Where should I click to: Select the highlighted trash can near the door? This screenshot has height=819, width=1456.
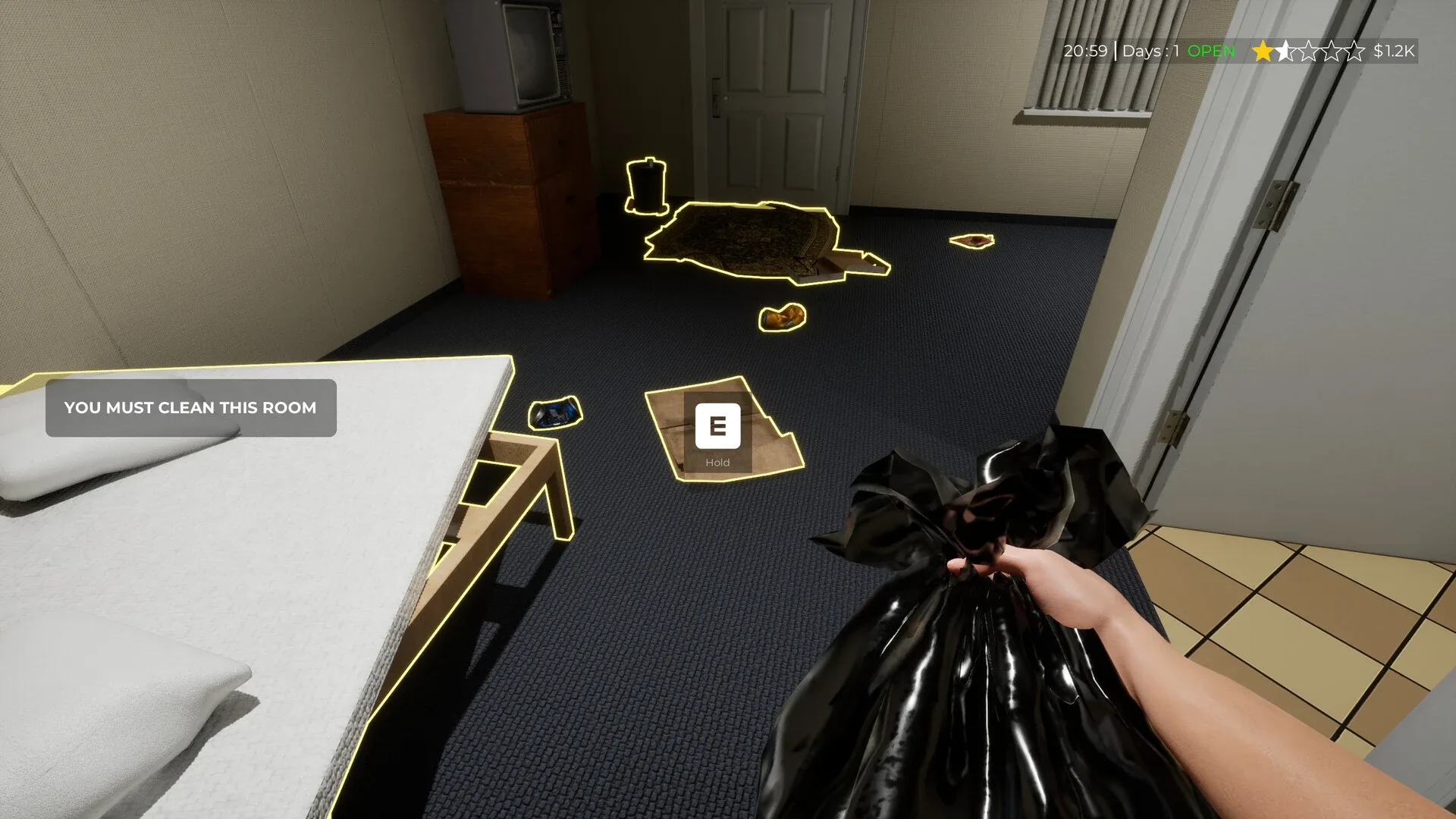tap(646, 188)
